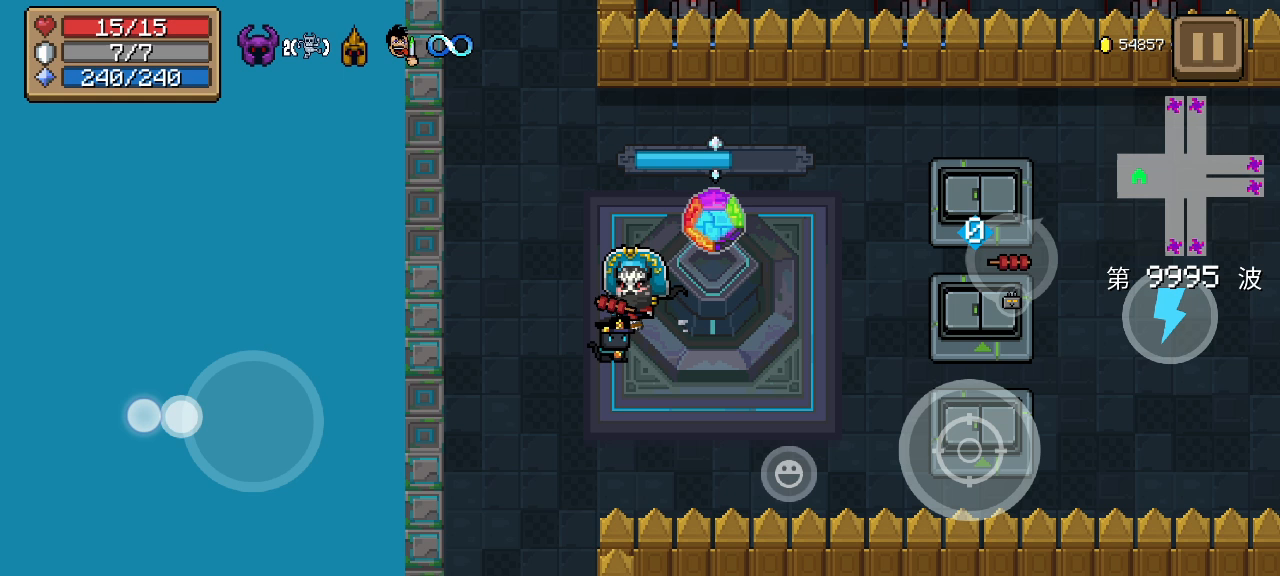Select the golden helmet buff icon
The height and width of the screenshot is (576, 1280).
pos(354,47)
